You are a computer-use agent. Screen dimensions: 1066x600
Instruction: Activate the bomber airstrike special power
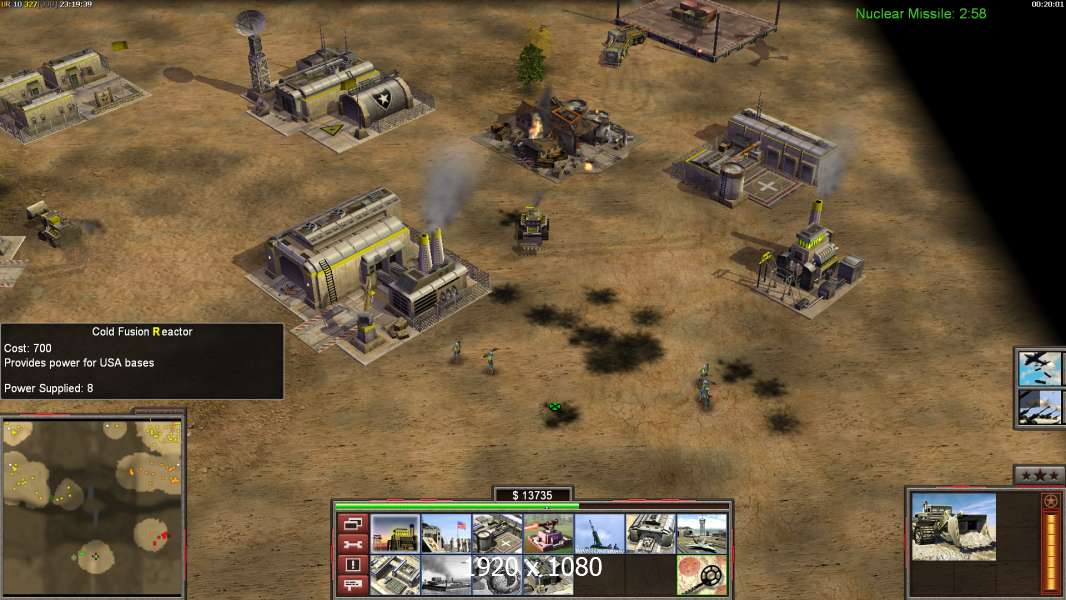1040,368
